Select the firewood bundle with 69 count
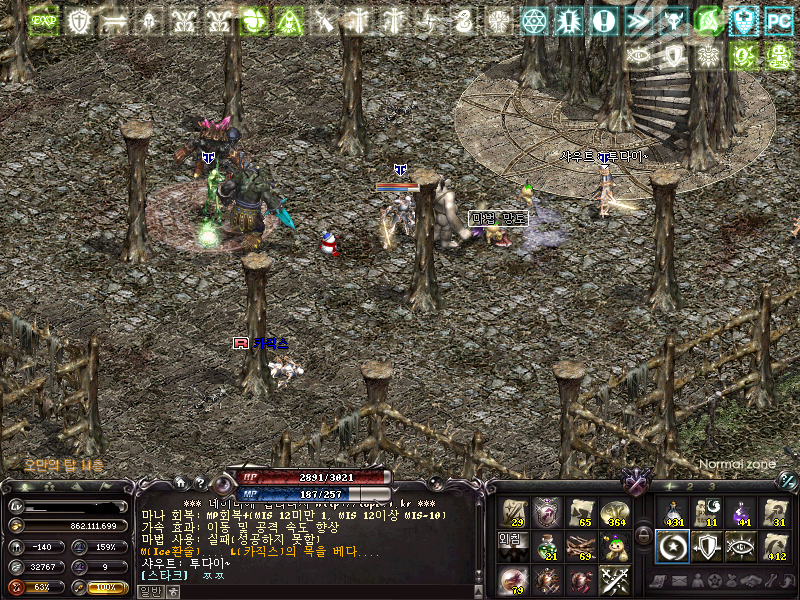The height and width of the screenshot is (600, 800). [581, 546]
